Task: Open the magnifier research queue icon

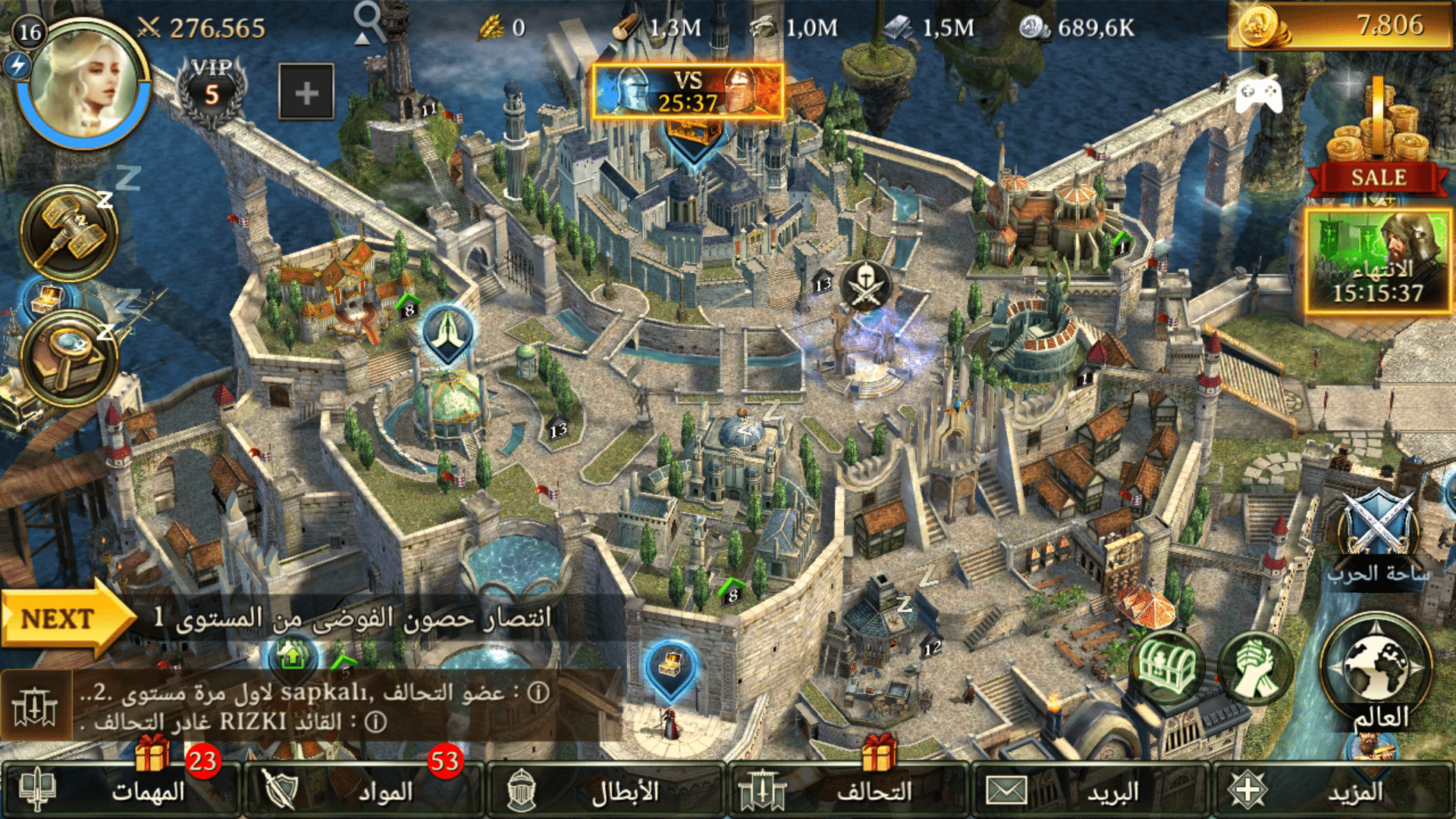Action: click(x=70, y=358)
